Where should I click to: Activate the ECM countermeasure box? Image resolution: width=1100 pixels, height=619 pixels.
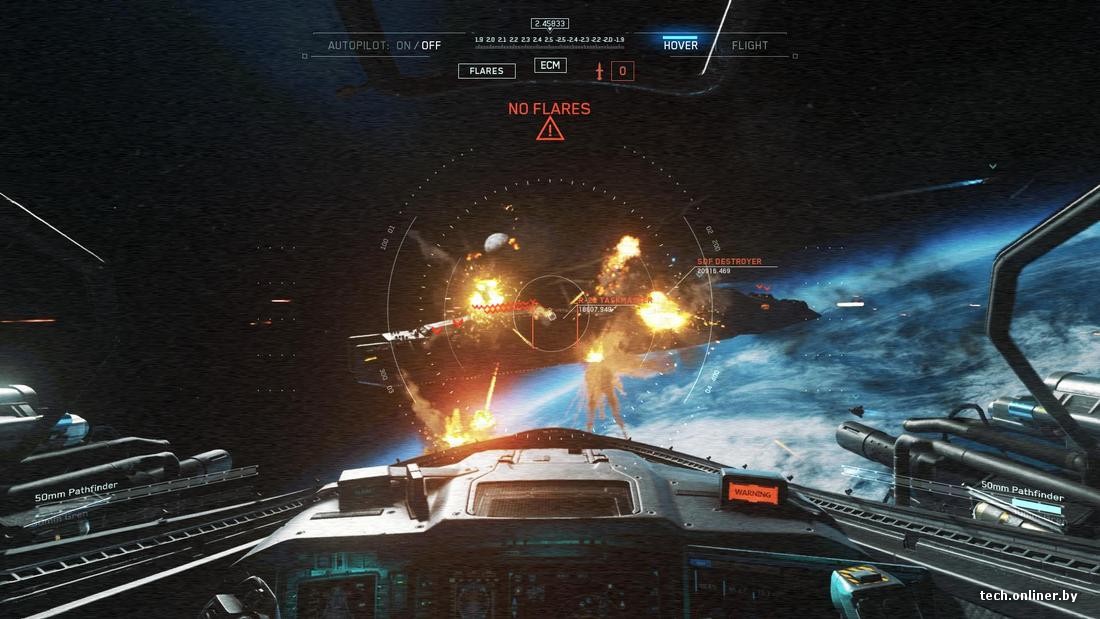pos(550,66)
